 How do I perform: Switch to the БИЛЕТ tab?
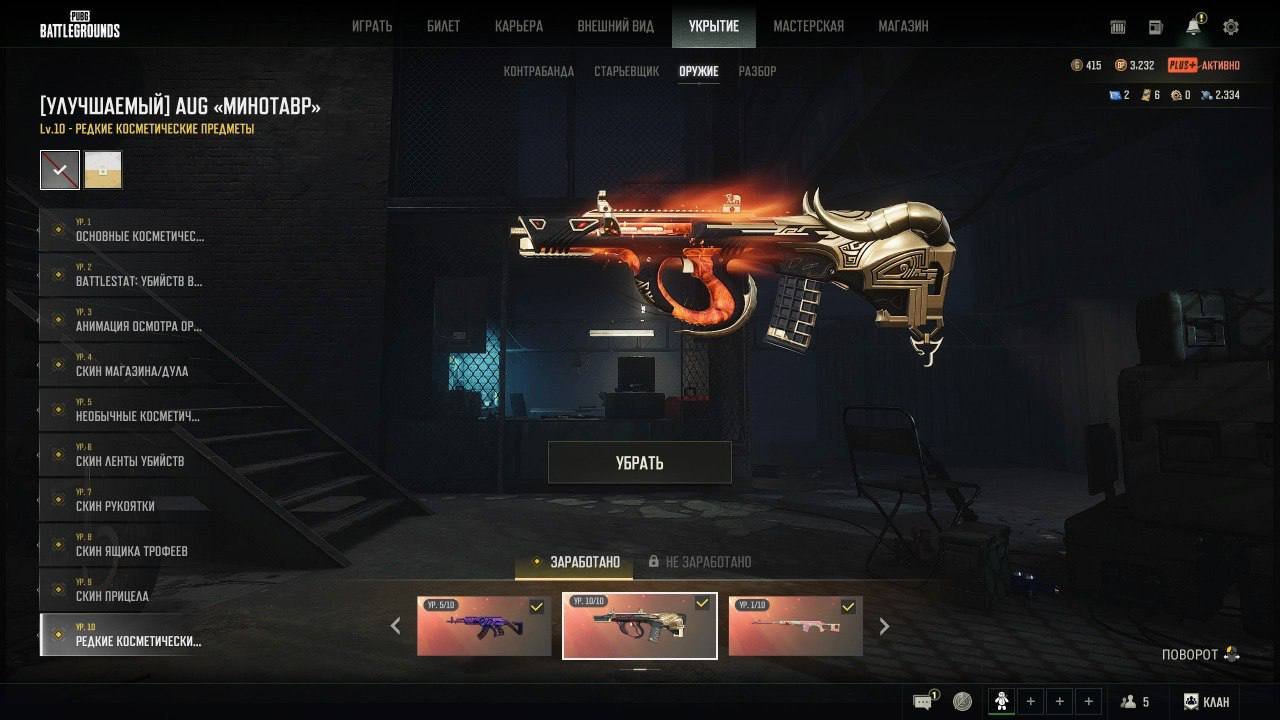point(443,26)
